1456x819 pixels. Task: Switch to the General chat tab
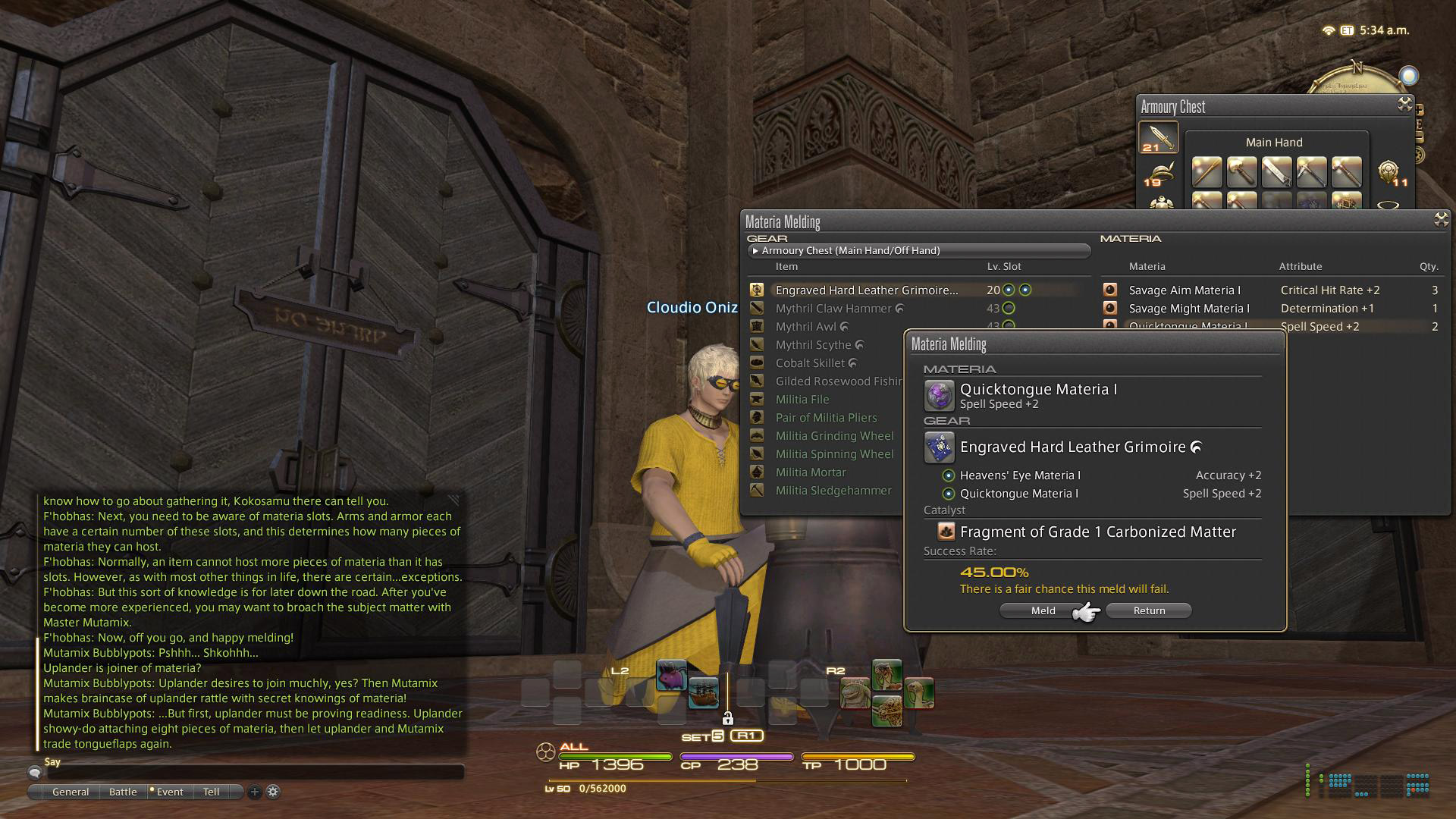(71, 792)
